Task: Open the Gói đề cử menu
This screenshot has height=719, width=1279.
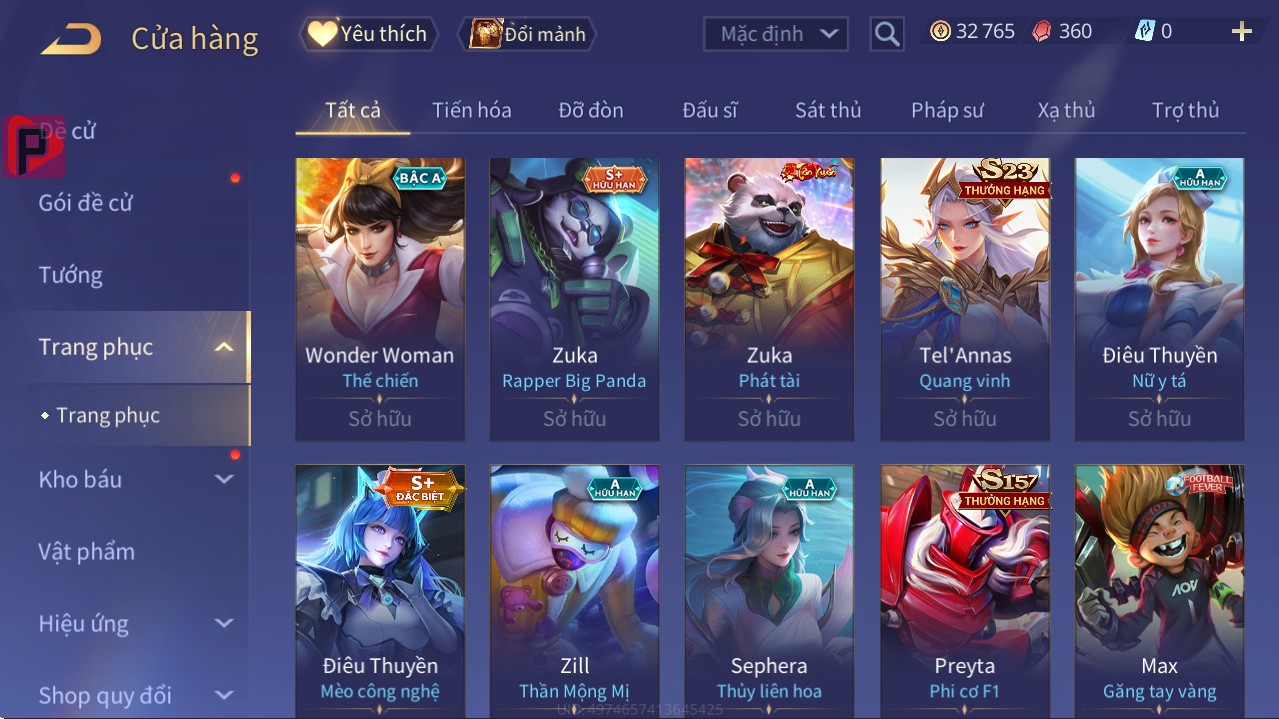Action: coord(86,203)
